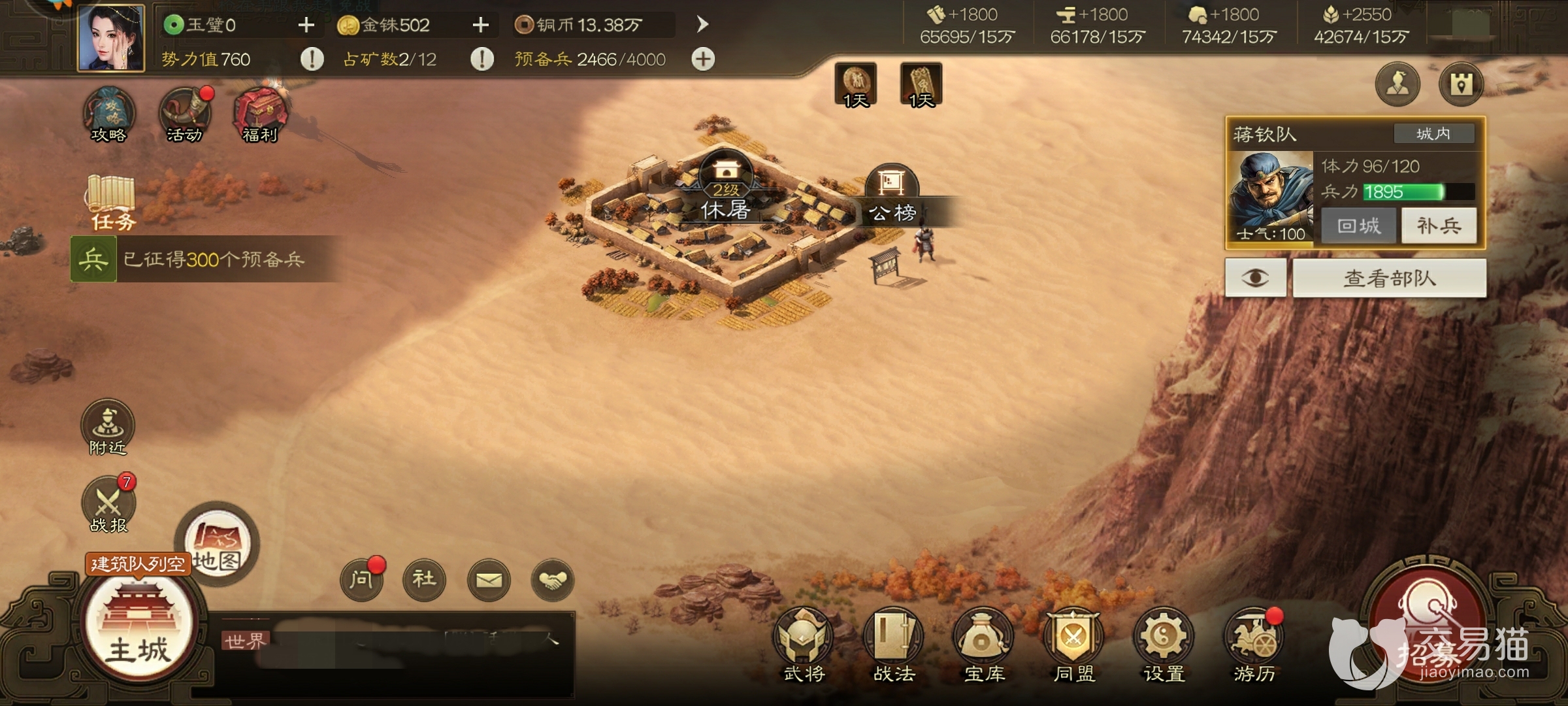
Task: Open the 武将 generals menu
Action: (x=804, y=644)
